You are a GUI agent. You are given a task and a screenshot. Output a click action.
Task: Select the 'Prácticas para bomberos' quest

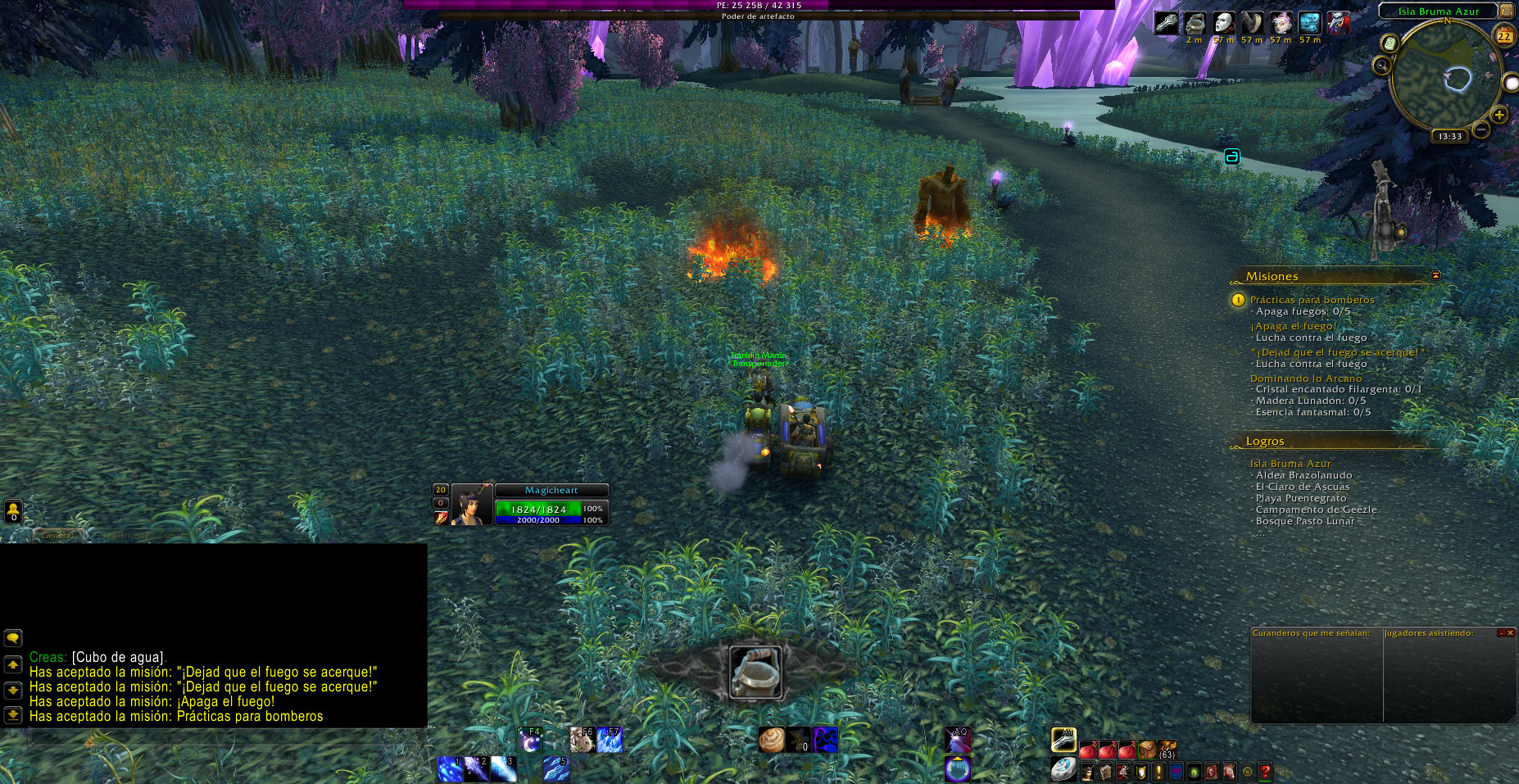click(x=1312, y=300)
